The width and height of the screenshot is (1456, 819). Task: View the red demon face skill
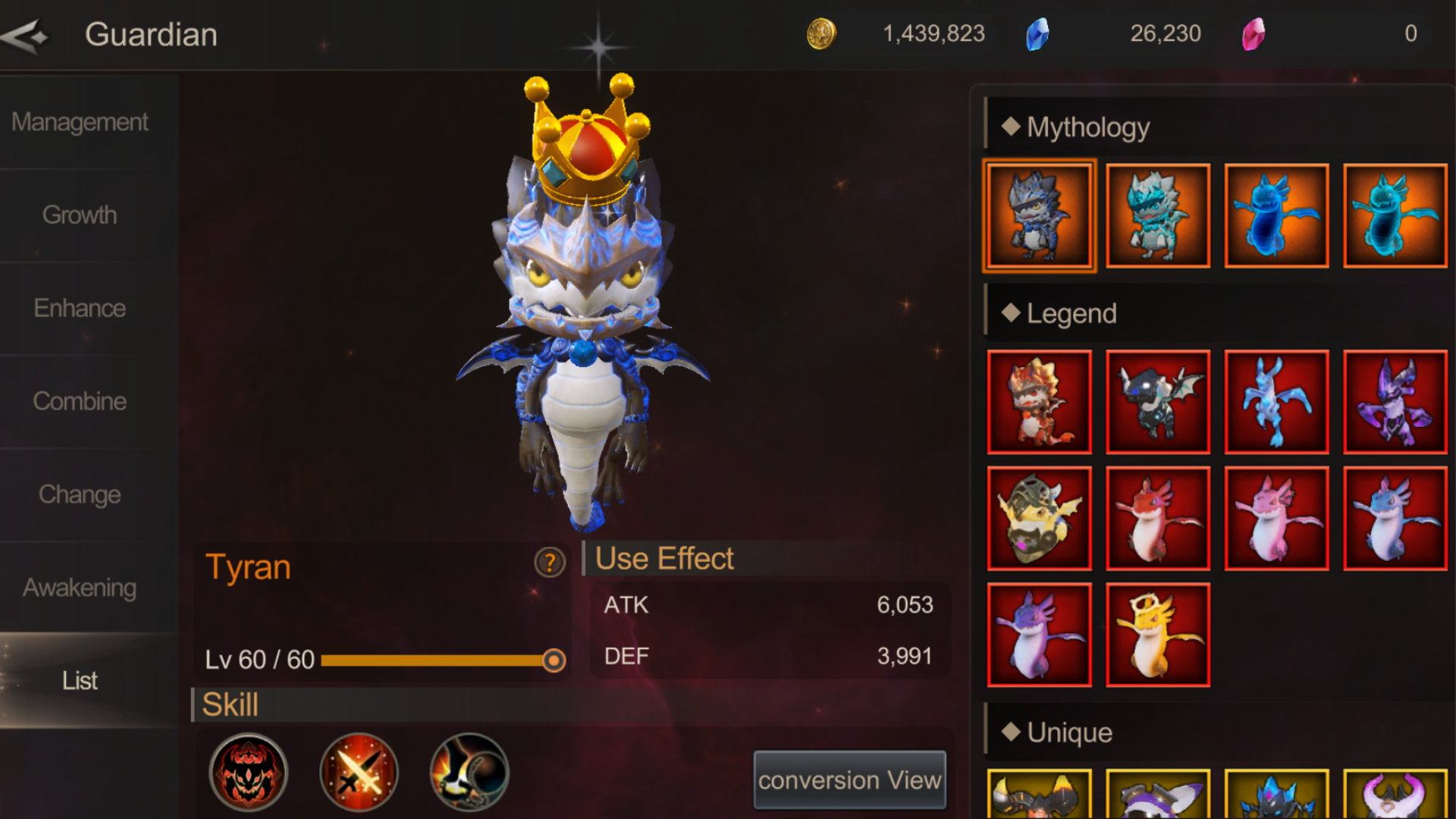(248, 773)
